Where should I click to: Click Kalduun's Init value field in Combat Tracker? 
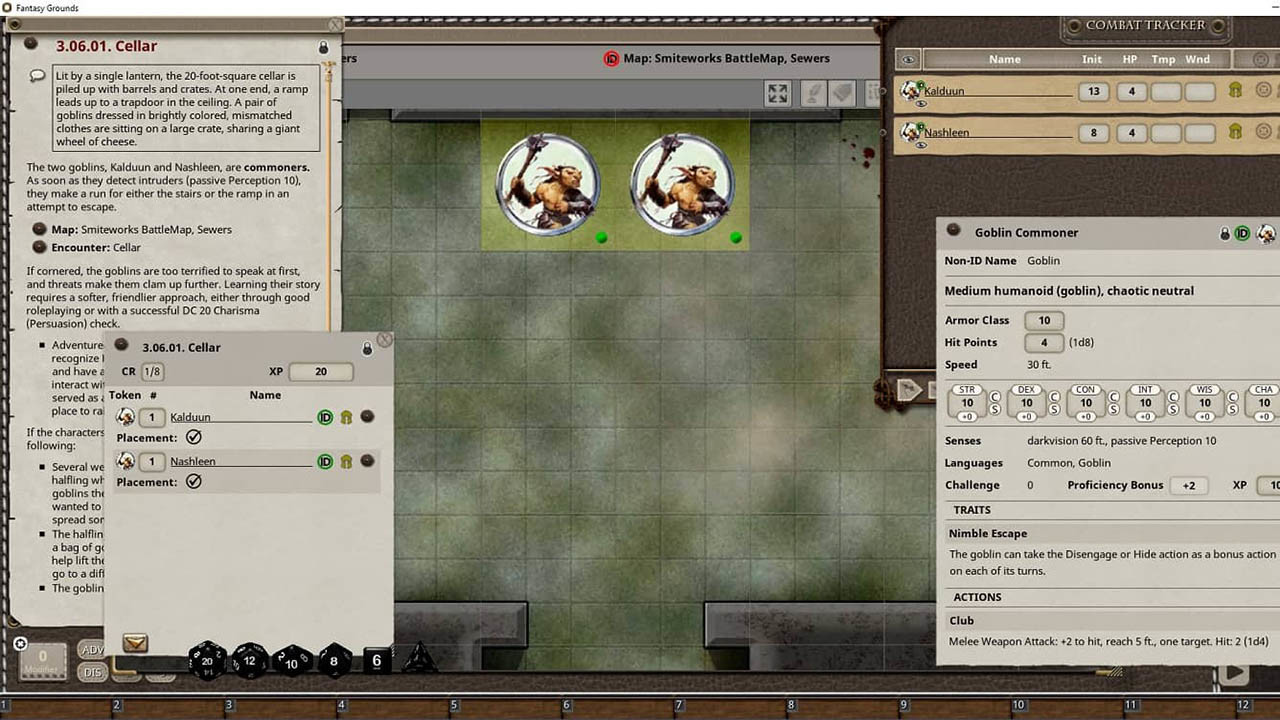click(x=1092, y=91)
